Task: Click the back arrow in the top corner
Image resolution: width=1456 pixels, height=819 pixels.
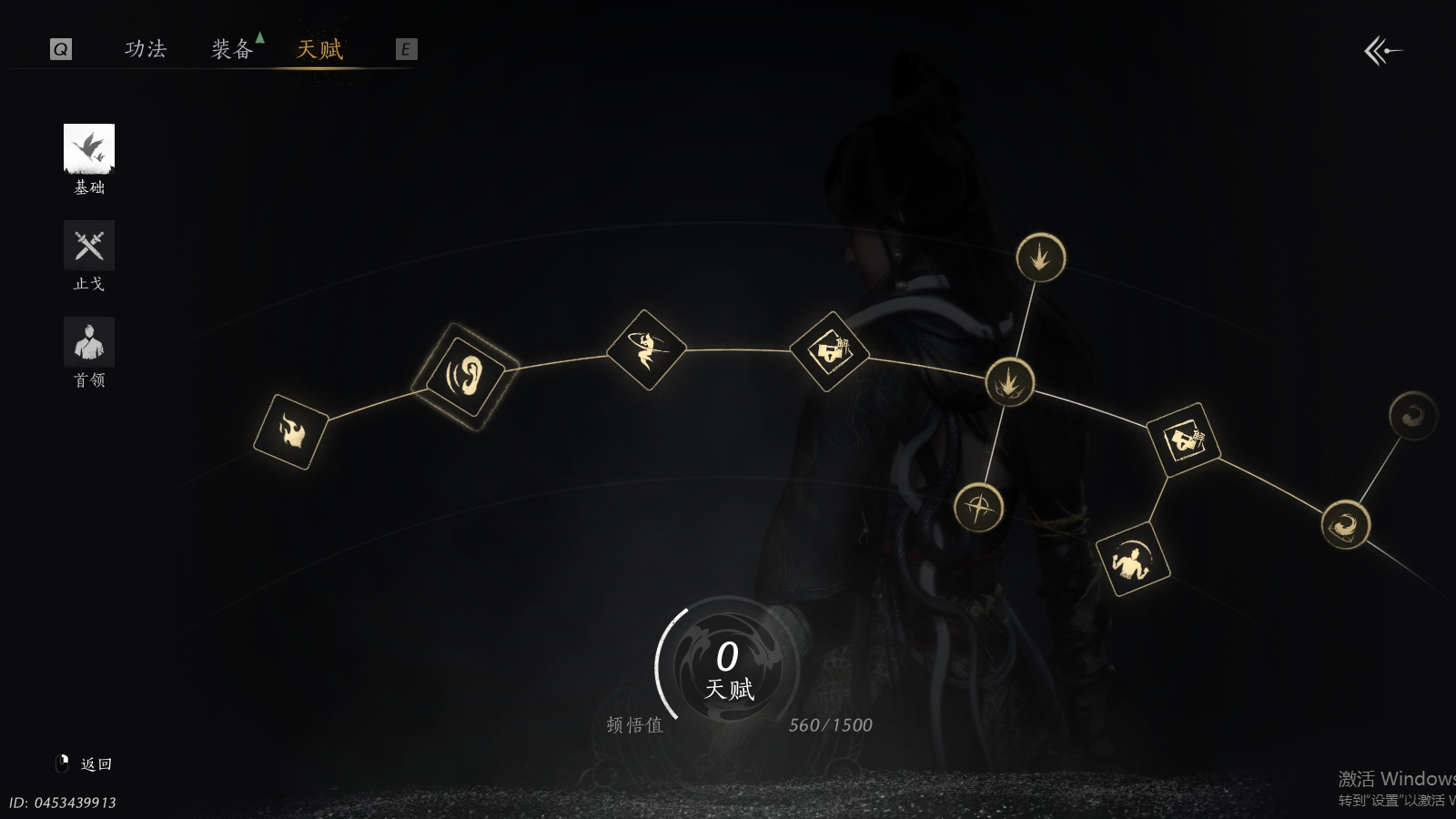Action: (1382, 51)
